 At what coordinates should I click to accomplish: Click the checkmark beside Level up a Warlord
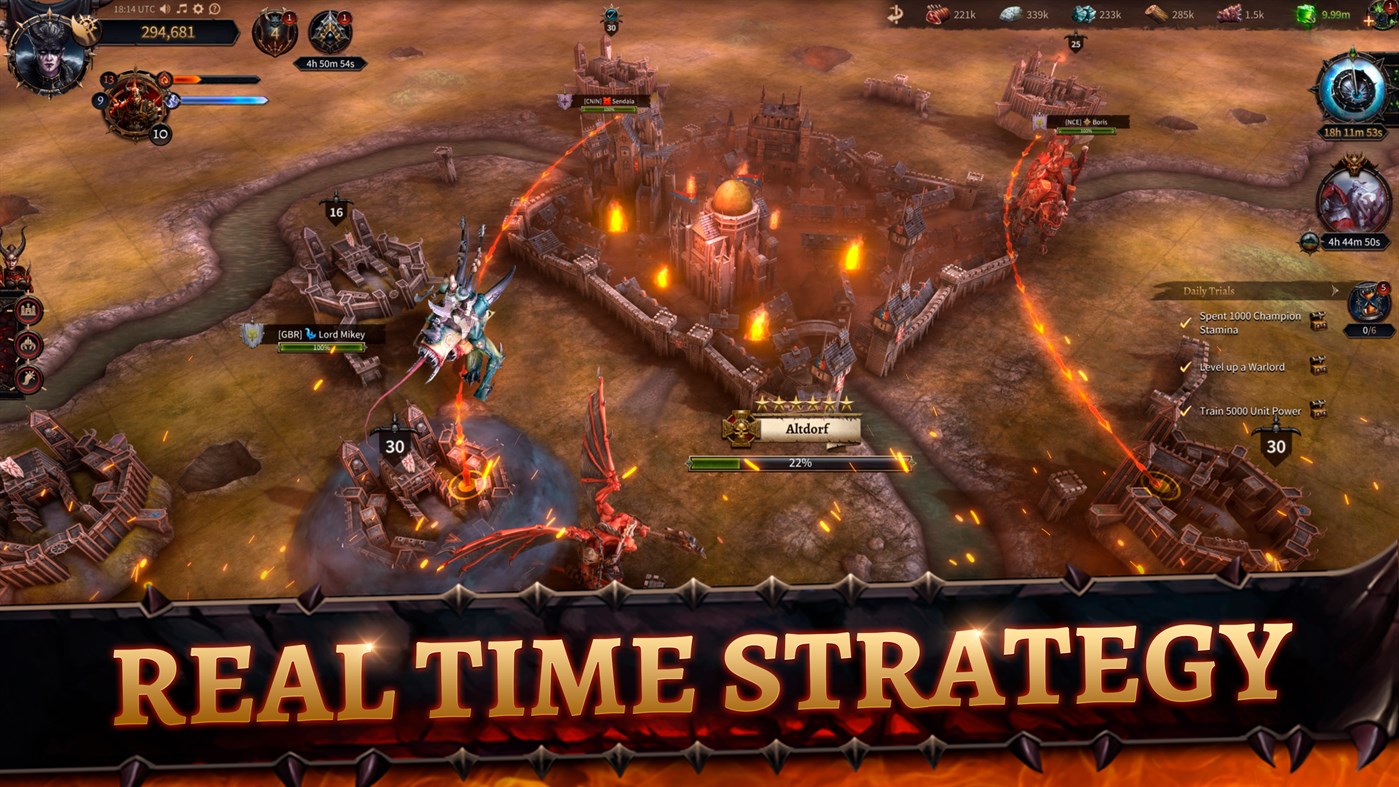tap(1184, 367)
